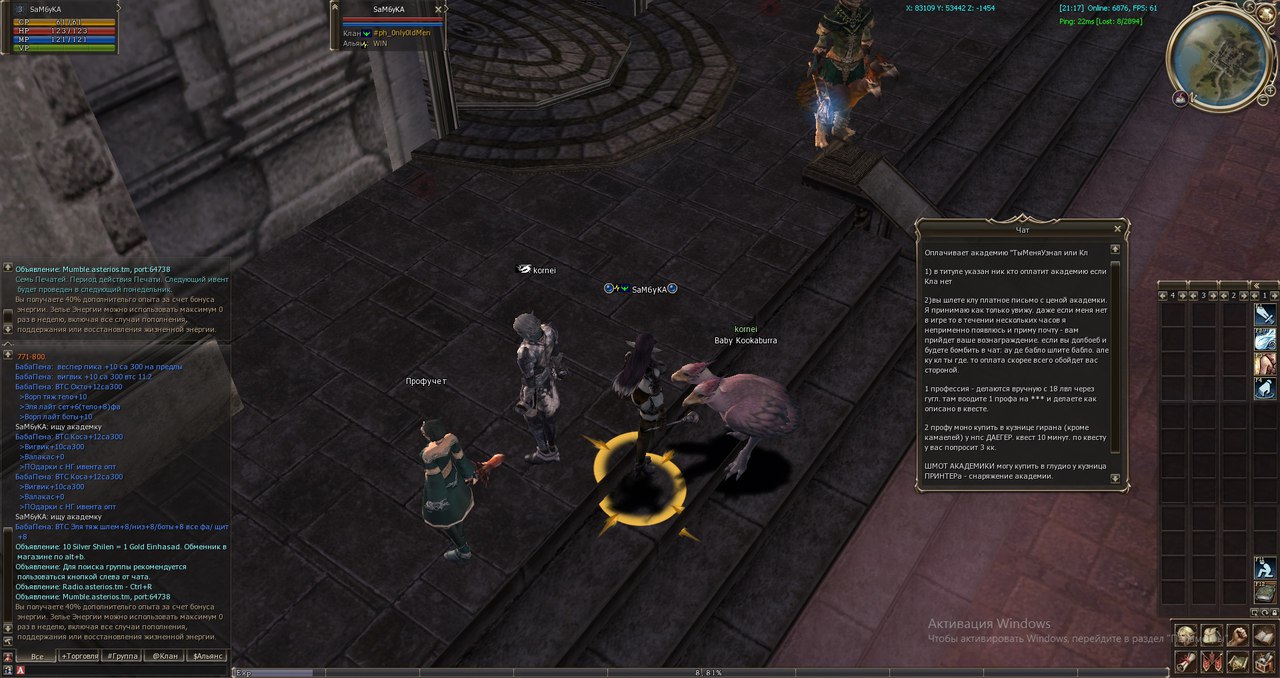Open the clan banner menu icon
Image resolution: width=1280 pixels, height=678 pixels.
[1211, 661]
